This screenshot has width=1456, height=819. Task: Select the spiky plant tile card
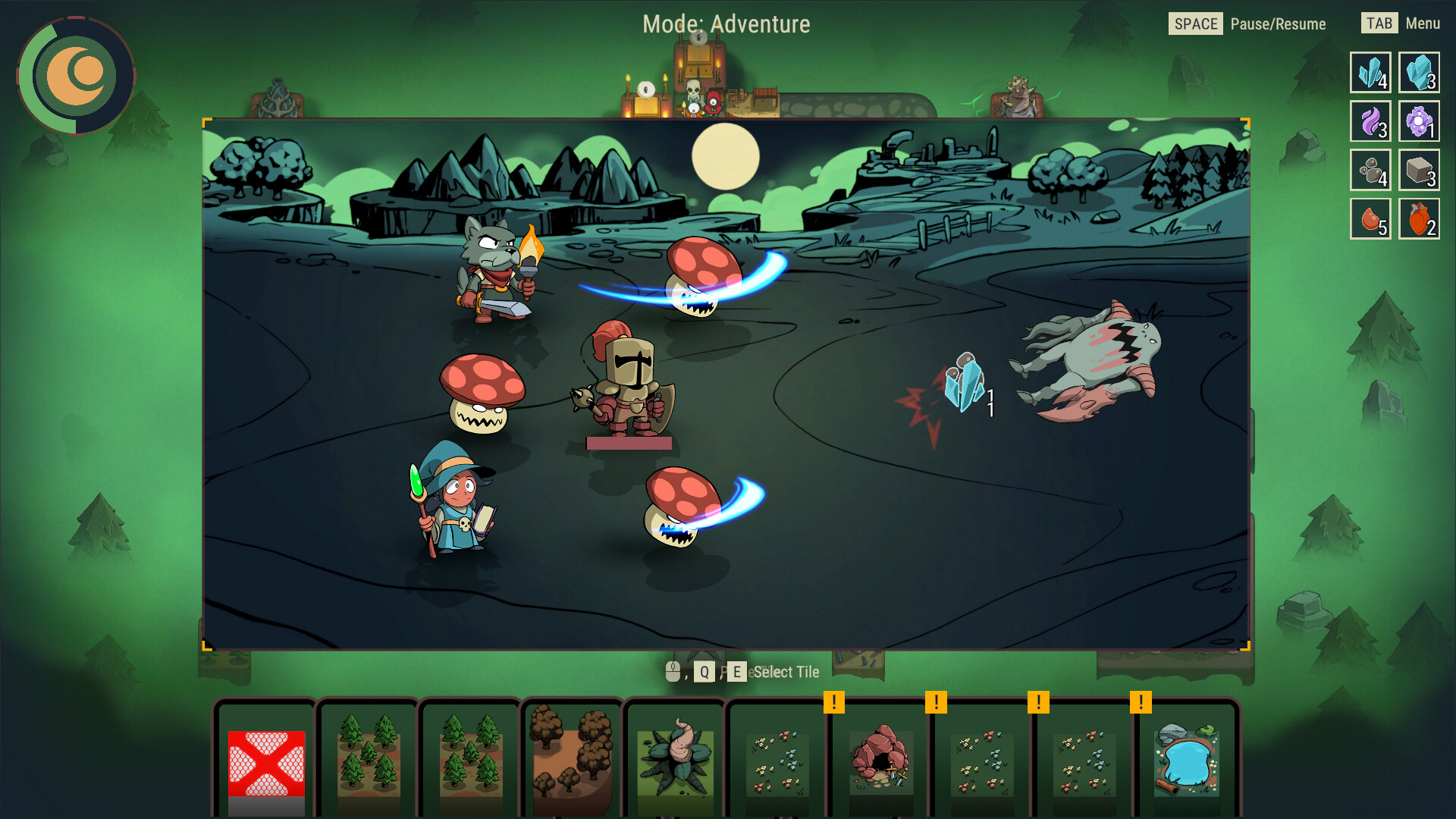click(x=676, y=762)
